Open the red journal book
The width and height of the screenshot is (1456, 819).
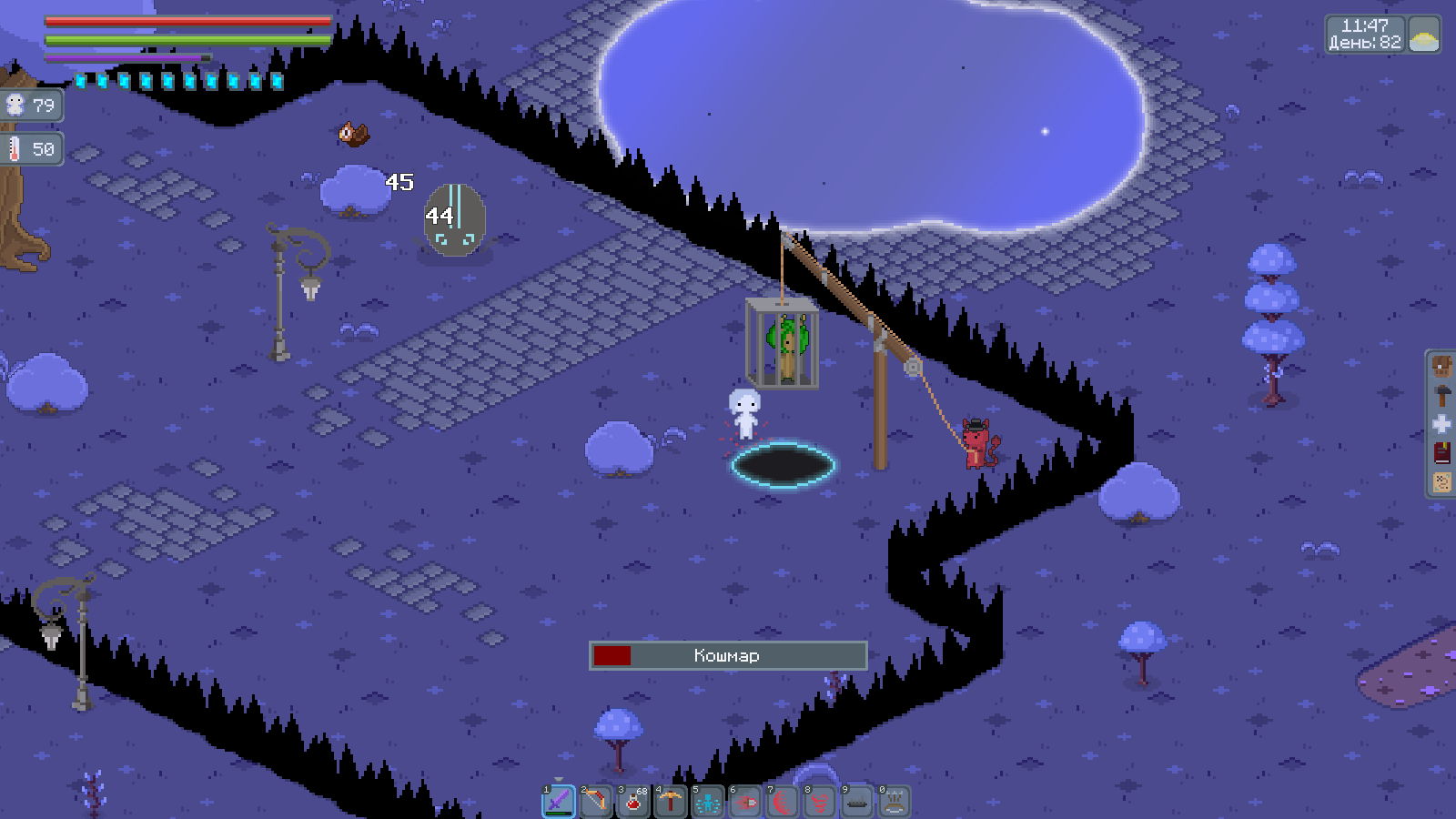coord(1441,453)
